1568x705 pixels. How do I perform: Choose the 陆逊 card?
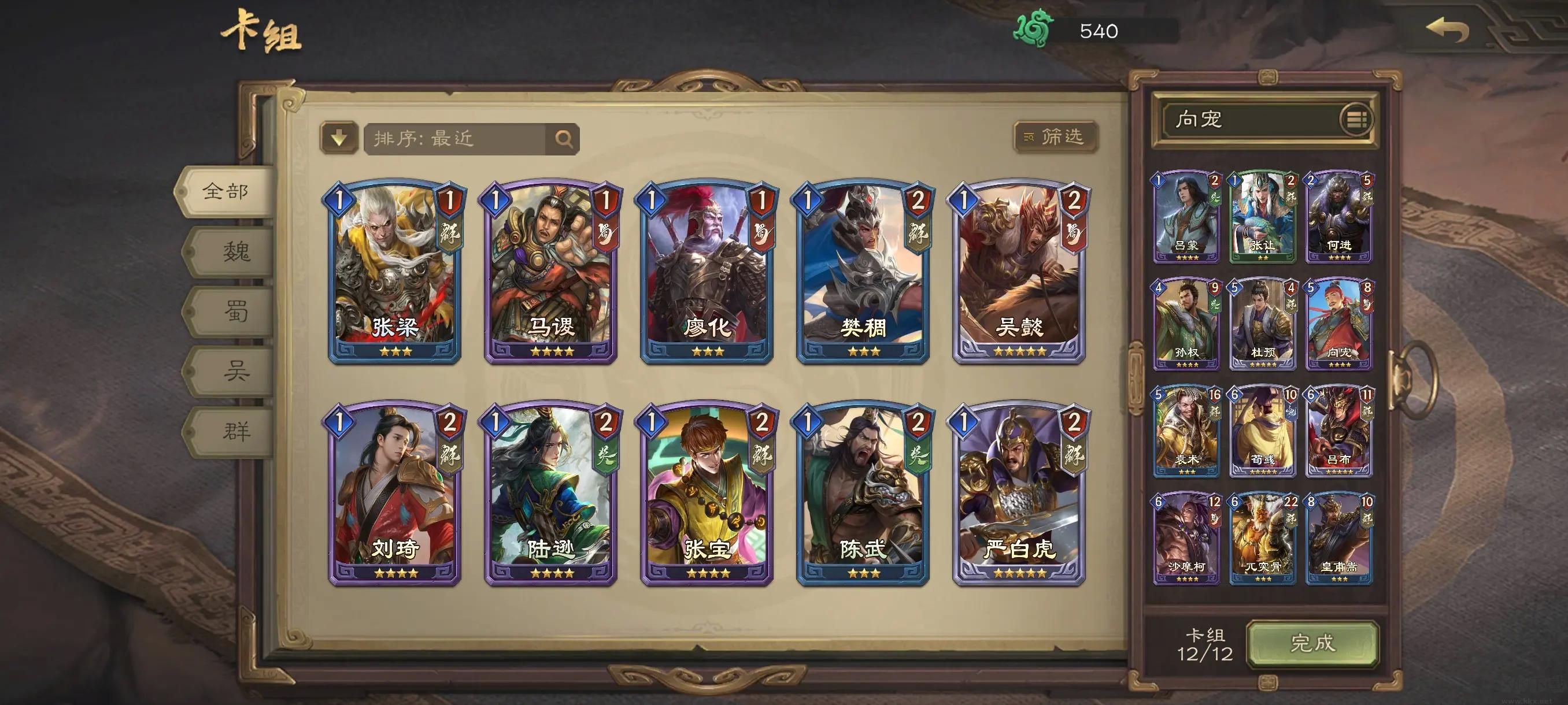click(x=550, y=493)
